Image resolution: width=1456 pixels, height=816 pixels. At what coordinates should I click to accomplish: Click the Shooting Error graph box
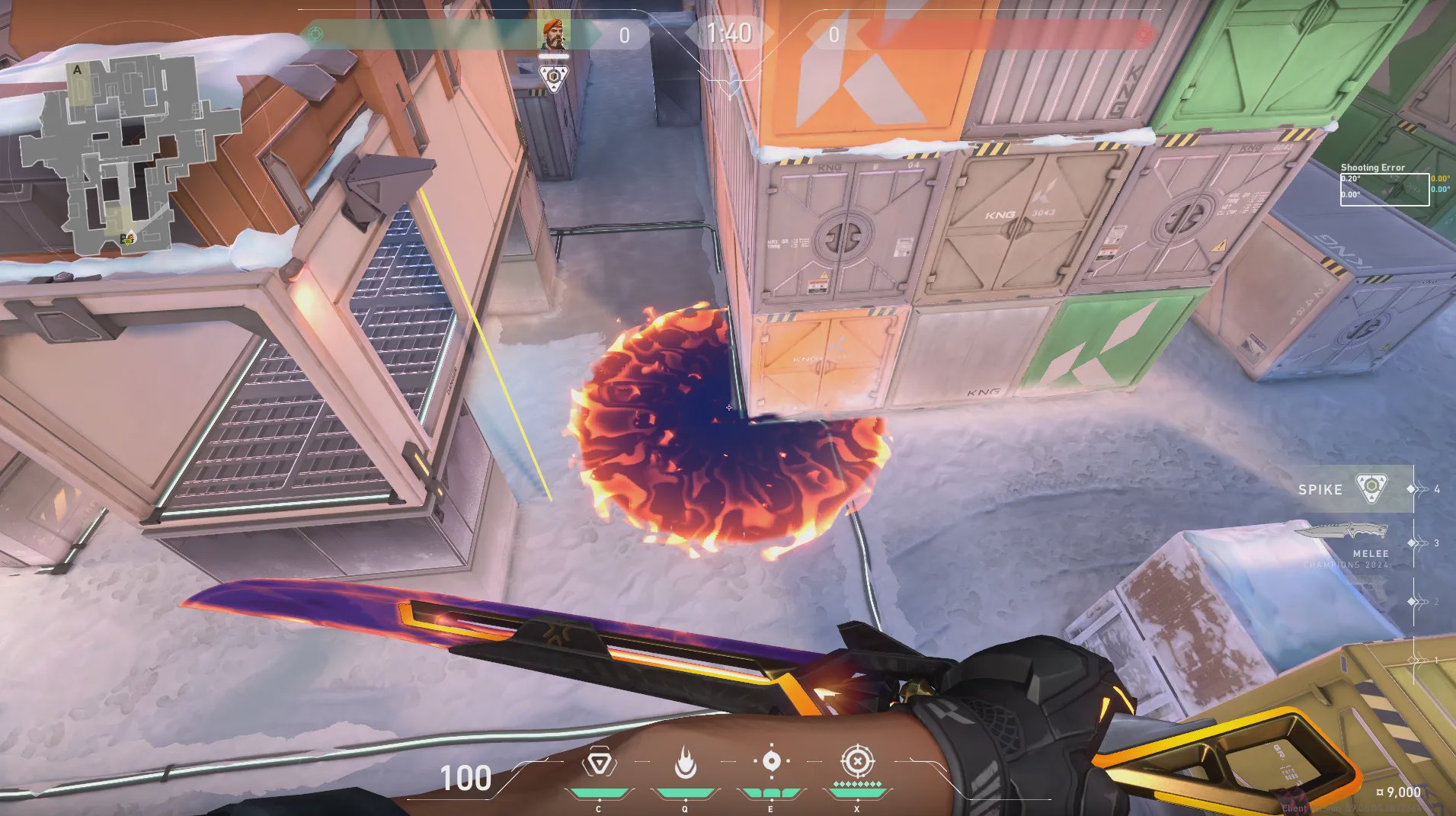click(1384, 189)
